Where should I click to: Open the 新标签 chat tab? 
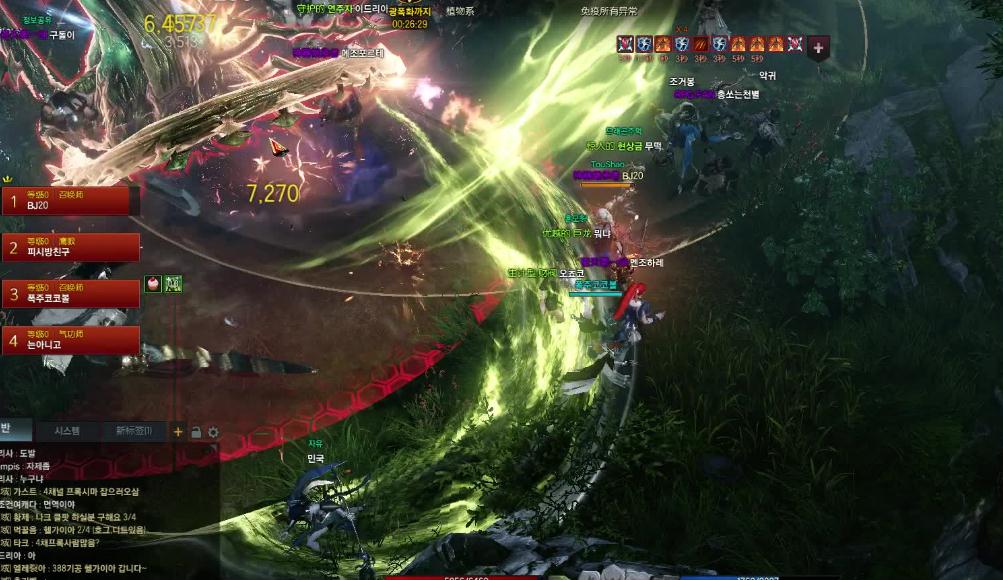(x=133, y=431)
